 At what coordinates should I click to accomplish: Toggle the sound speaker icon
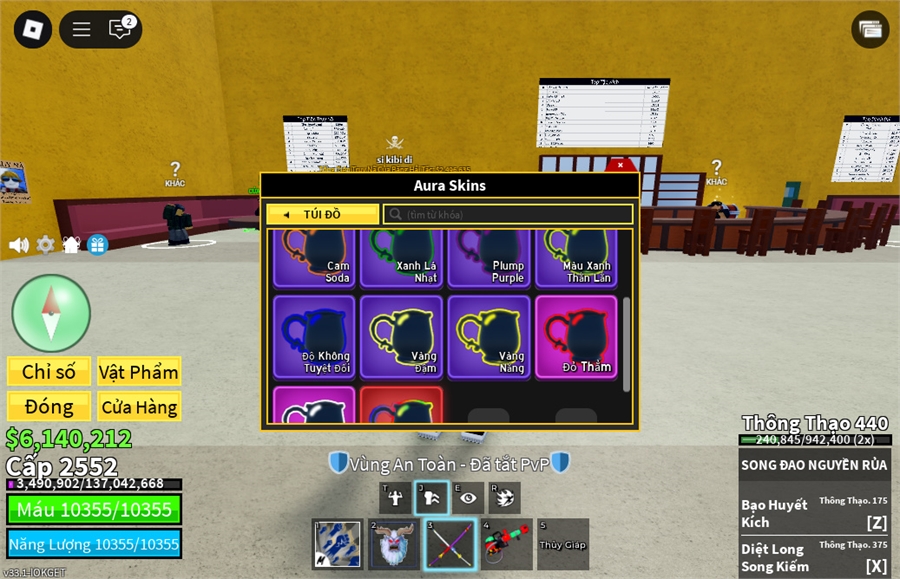[18, 244]
